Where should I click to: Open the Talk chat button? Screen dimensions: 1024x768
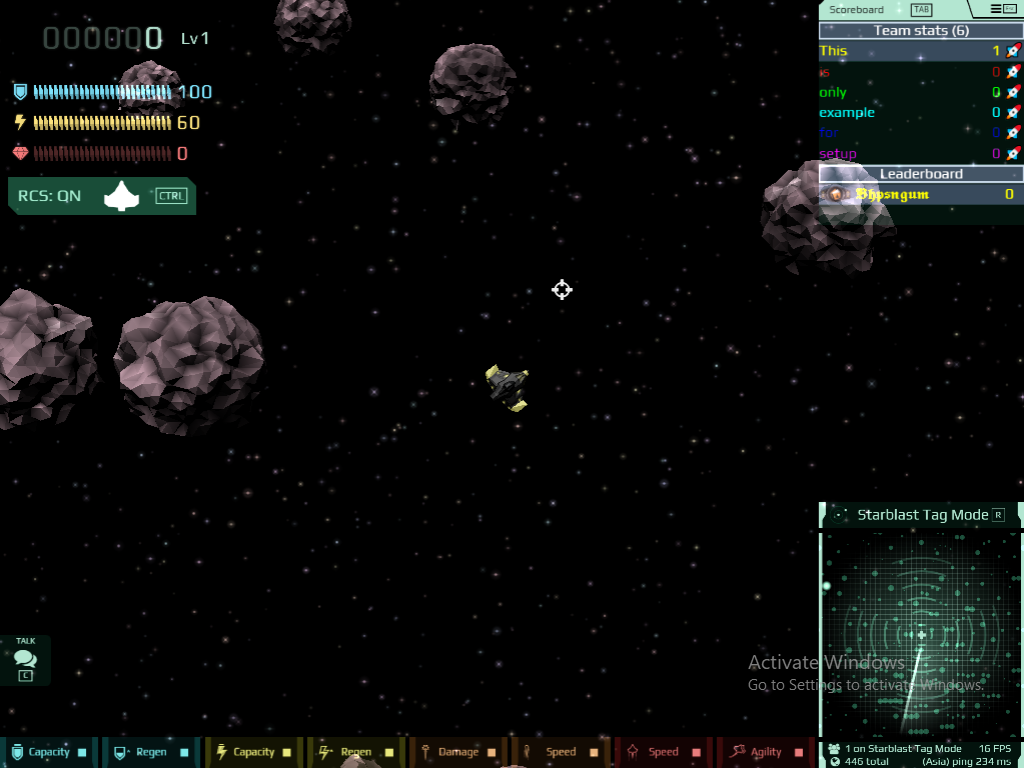tap(25, 660)
